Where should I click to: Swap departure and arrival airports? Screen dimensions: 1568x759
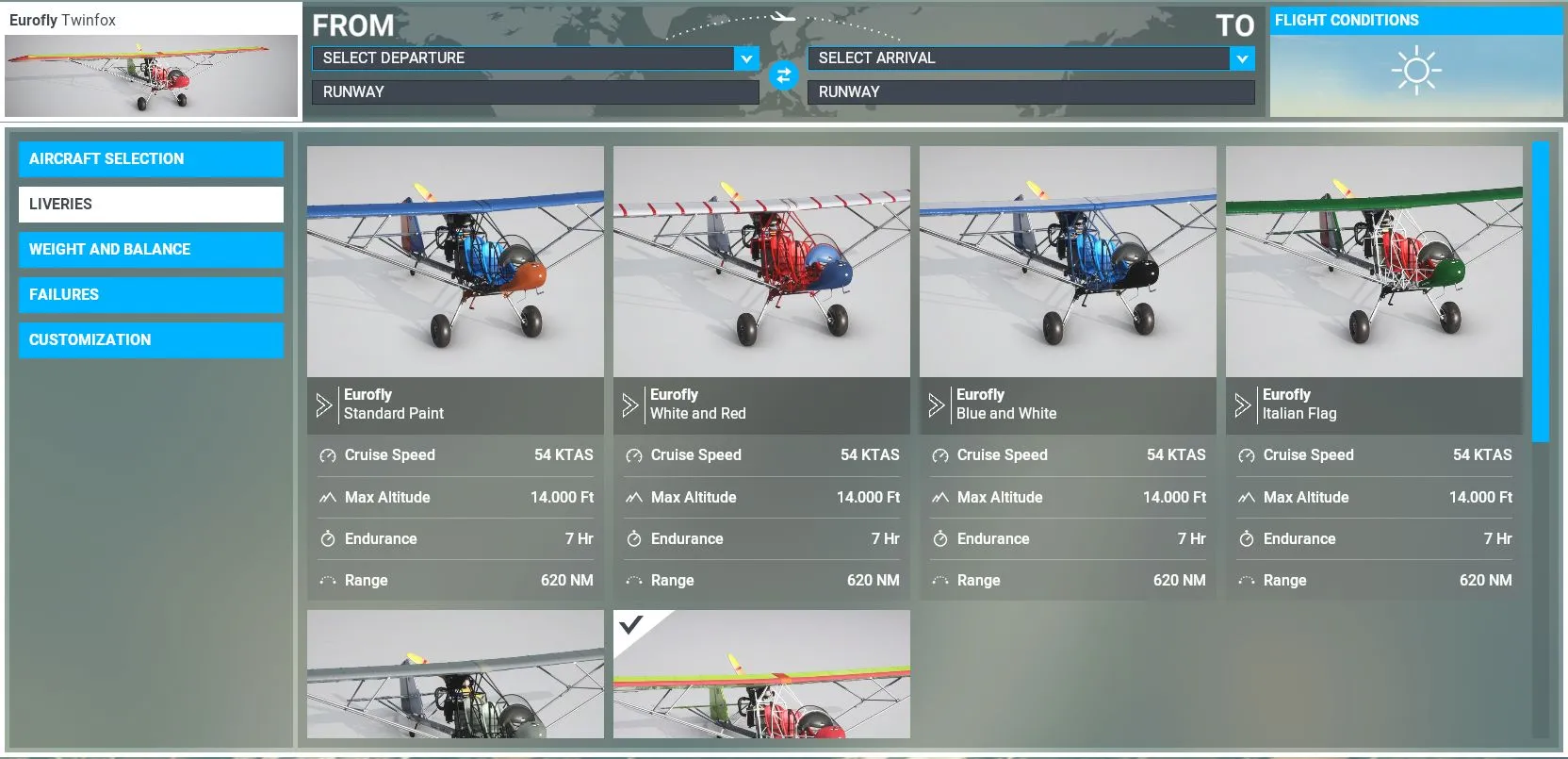click(x=783, y=74)
